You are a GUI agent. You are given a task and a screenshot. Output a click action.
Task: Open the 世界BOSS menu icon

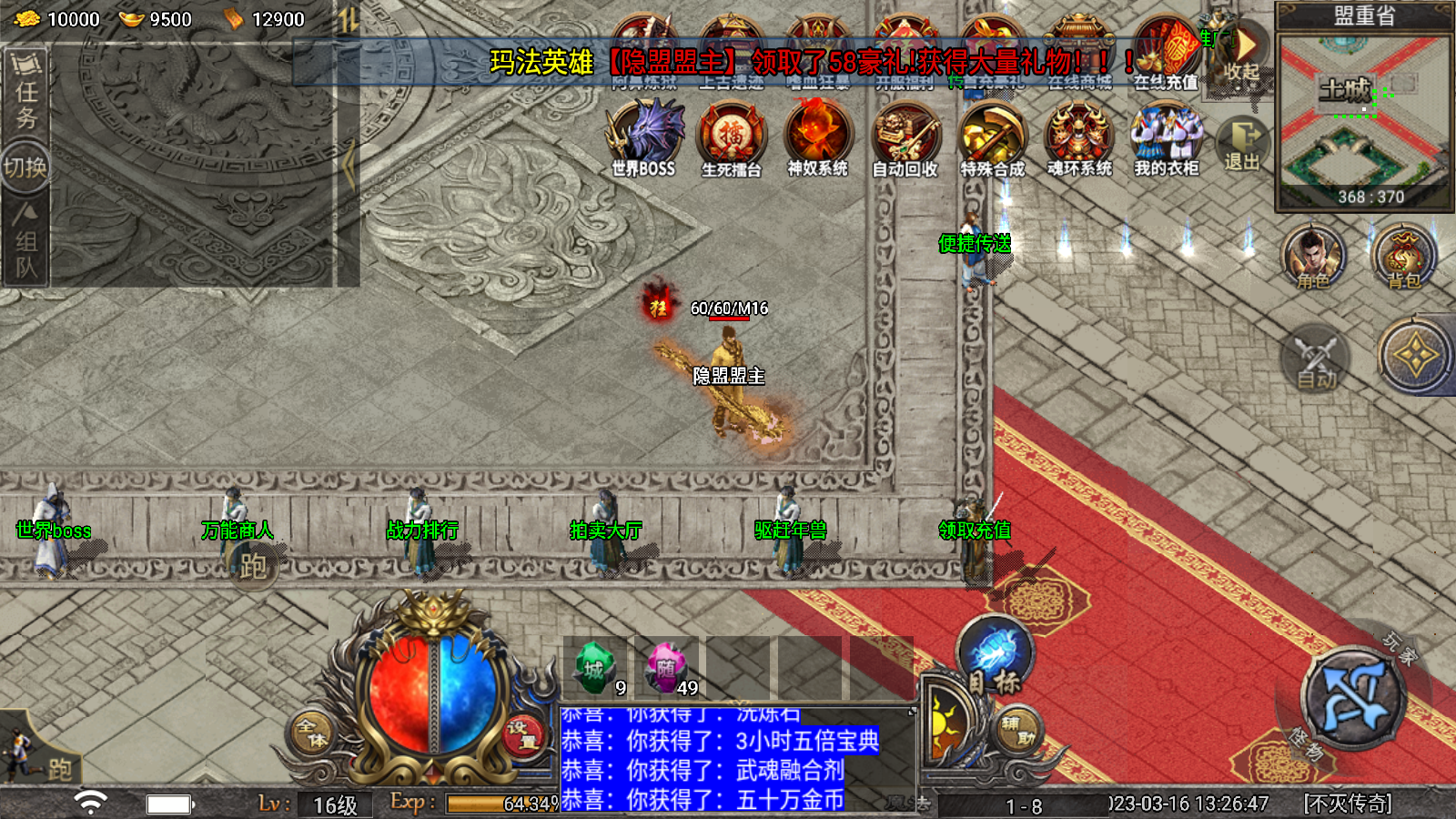point(644,136)
